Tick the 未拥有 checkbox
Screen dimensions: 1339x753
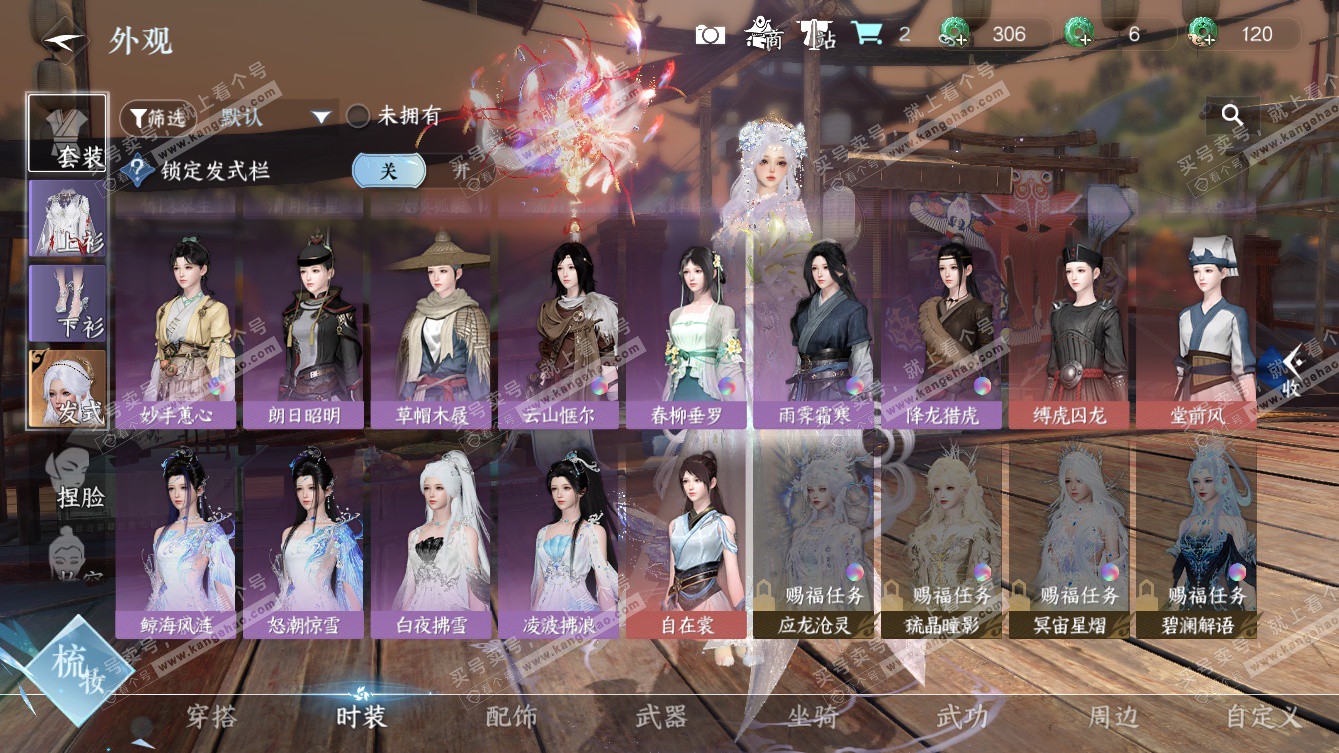click(x=358, y=117)
